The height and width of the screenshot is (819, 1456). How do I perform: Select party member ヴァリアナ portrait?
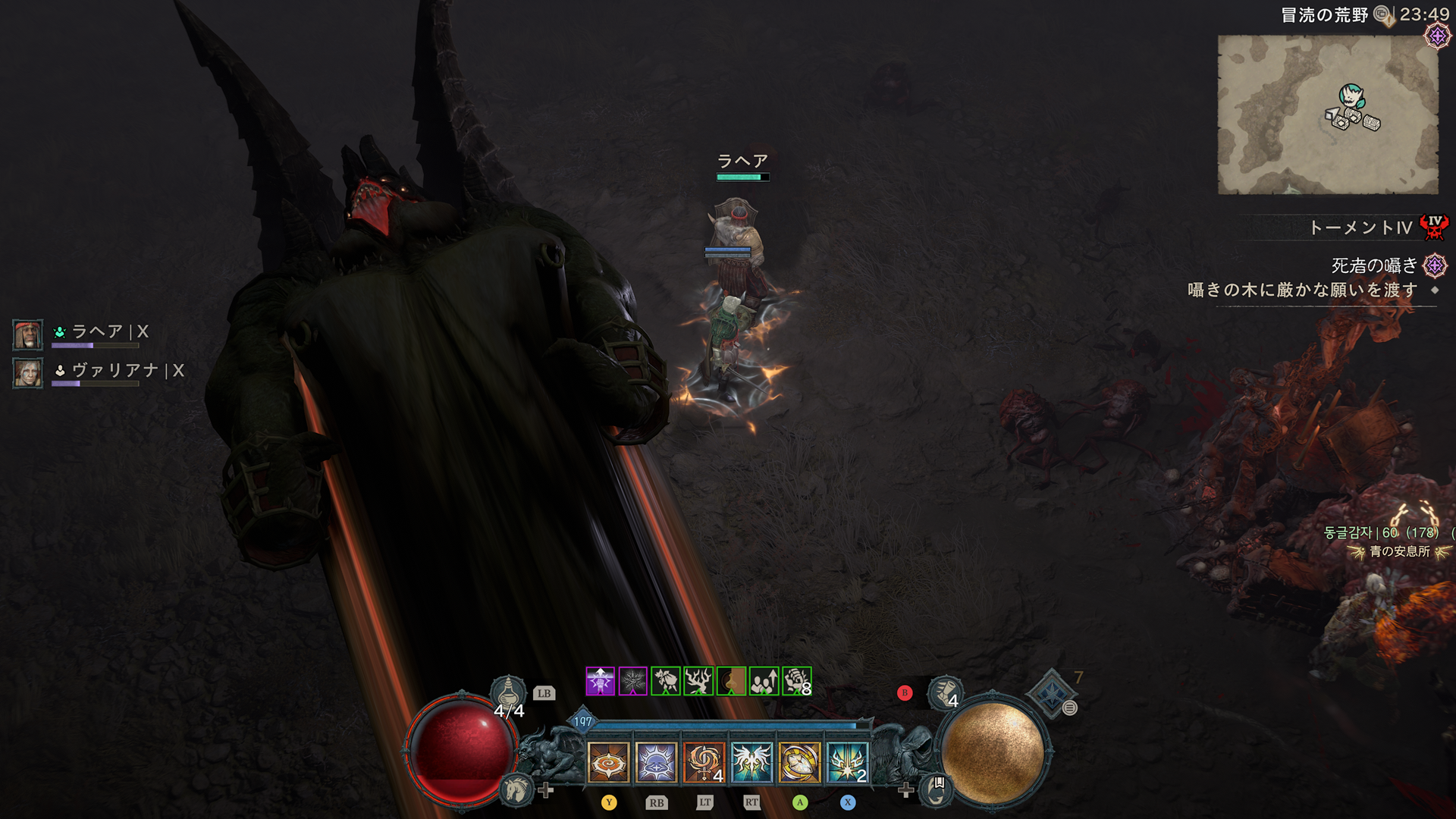pyautogui.click(x=28, y=373)
